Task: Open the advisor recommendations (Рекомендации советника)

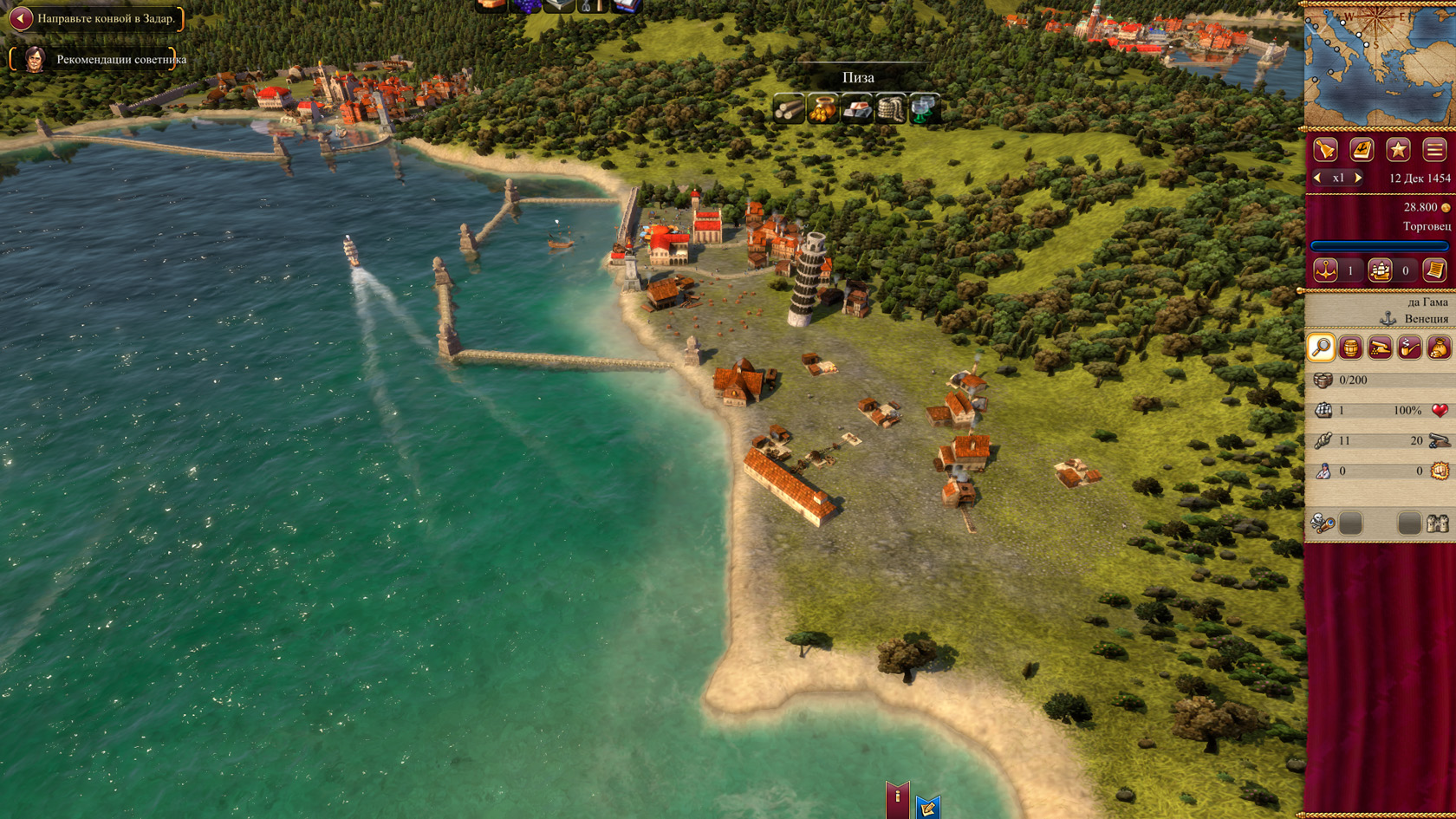Action: [120, 60]
